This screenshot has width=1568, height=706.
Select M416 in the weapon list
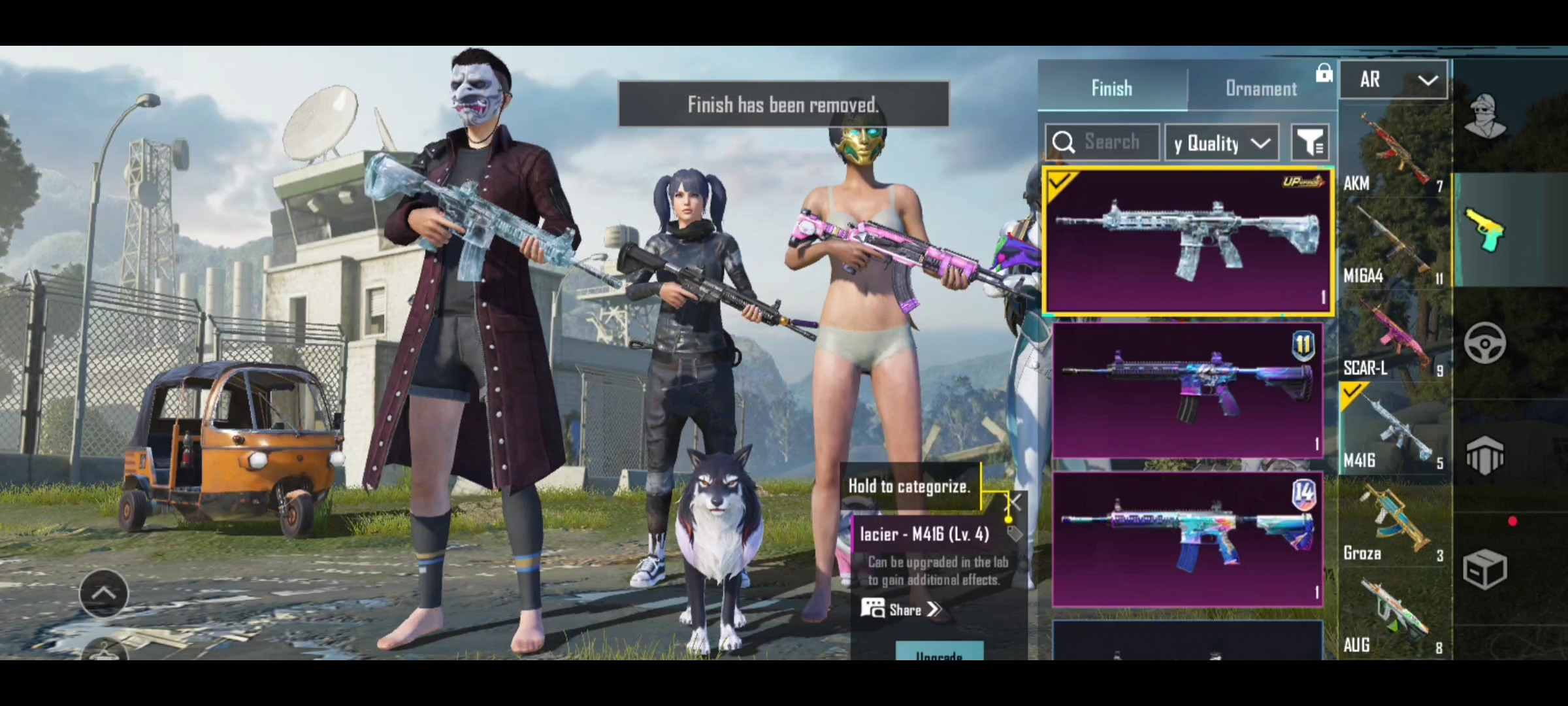tap(1394, 430)
